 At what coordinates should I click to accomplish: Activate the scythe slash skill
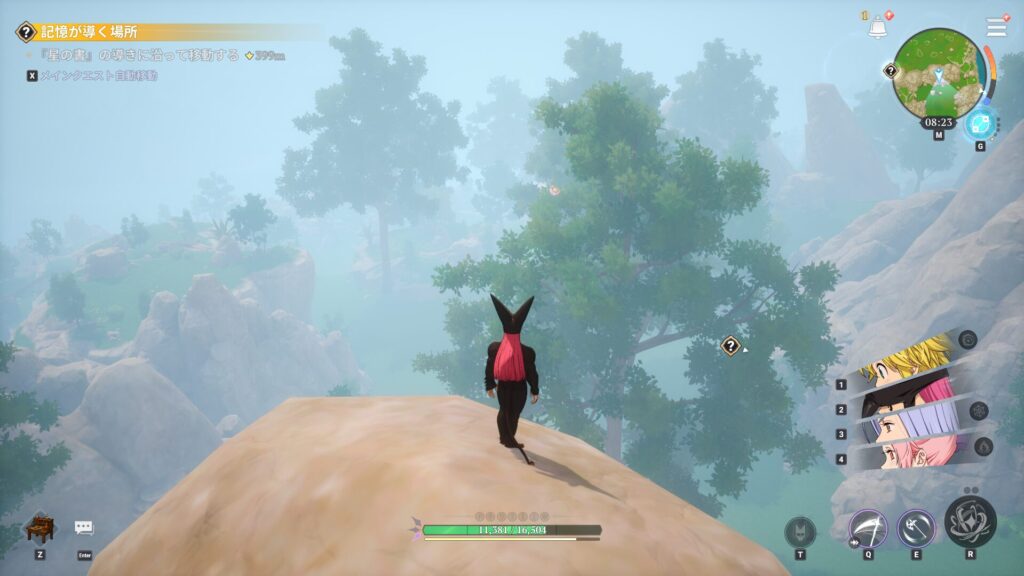867,529
